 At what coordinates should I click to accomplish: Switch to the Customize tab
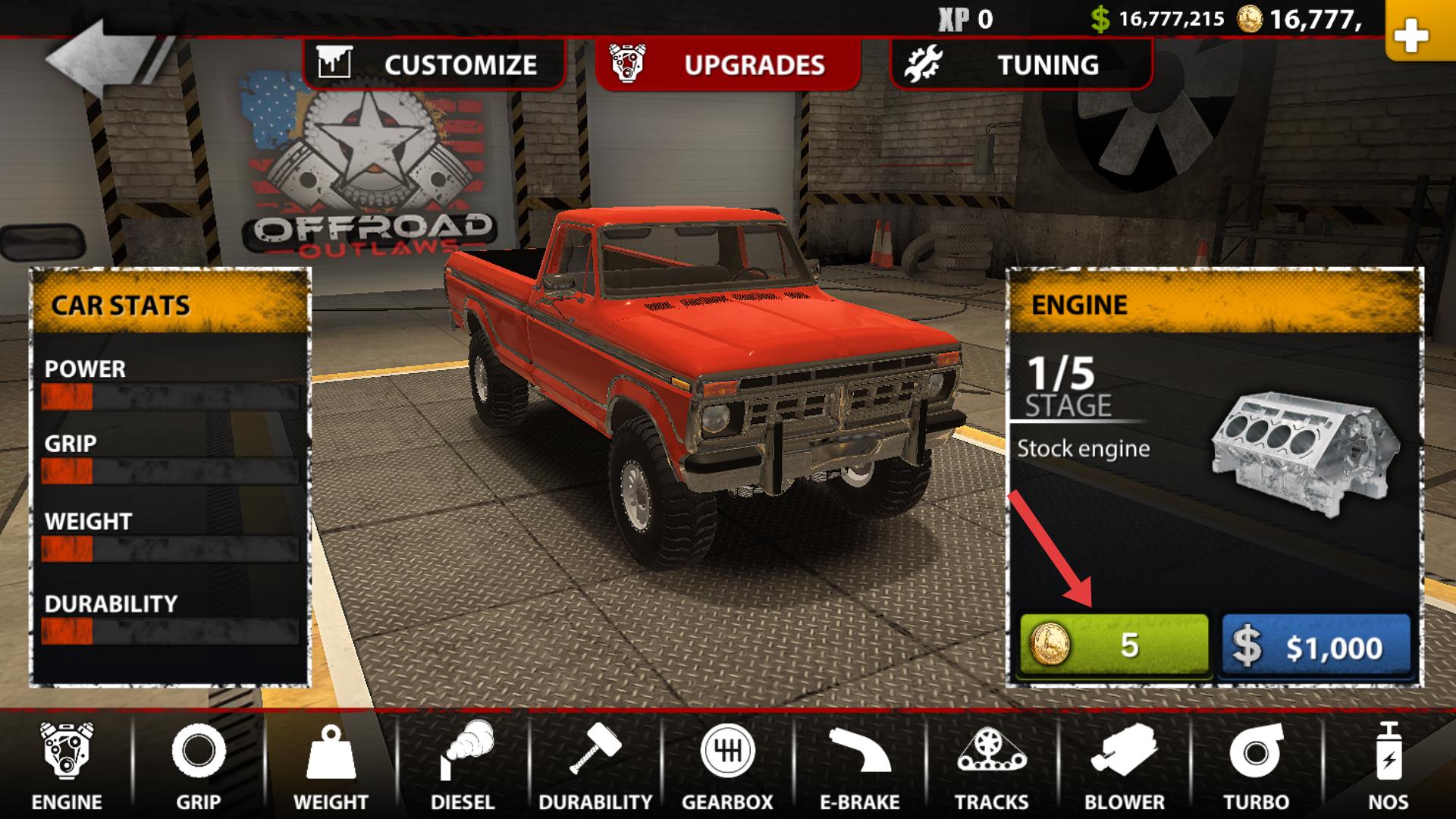tap(434, 64)
